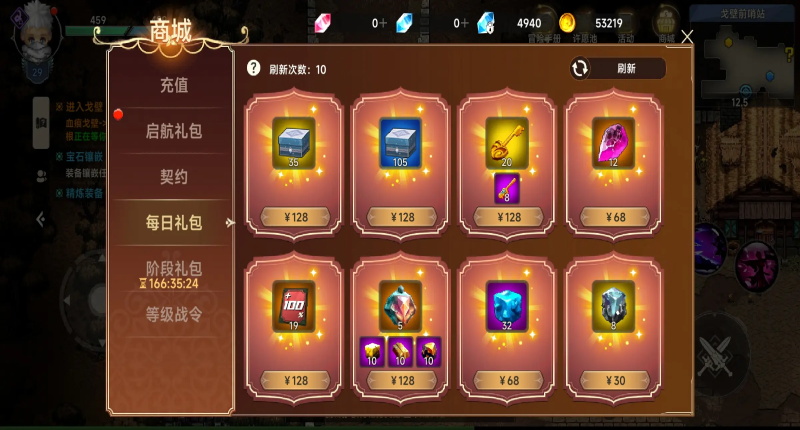Close the shop window

coord(687,37)
